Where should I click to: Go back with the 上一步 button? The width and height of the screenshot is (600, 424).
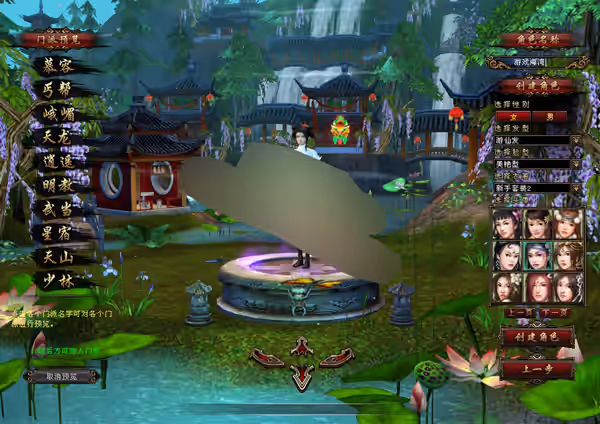535,368
